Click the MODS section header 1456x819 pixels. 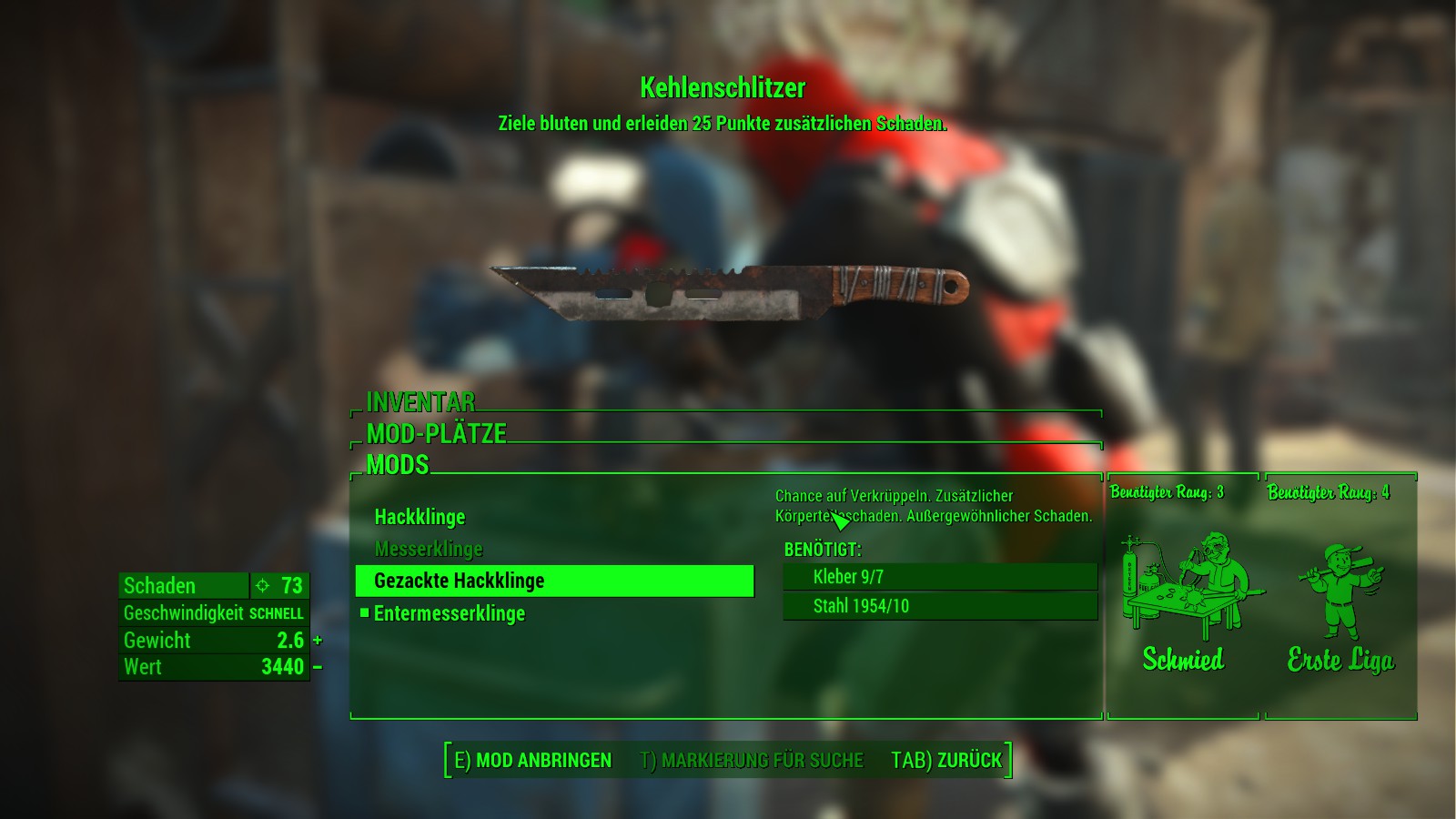[398, 464]
